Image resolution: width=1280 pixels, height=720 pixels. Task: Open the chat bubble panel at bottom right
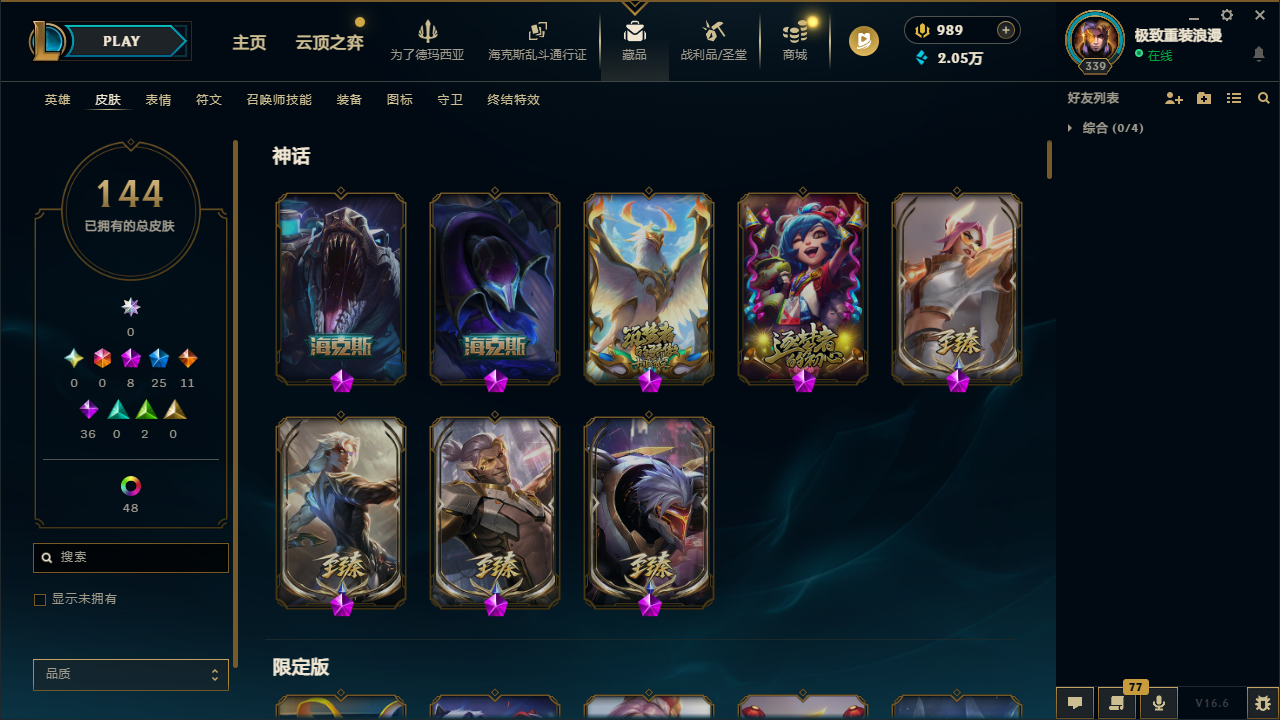(x=1075, y=702)
